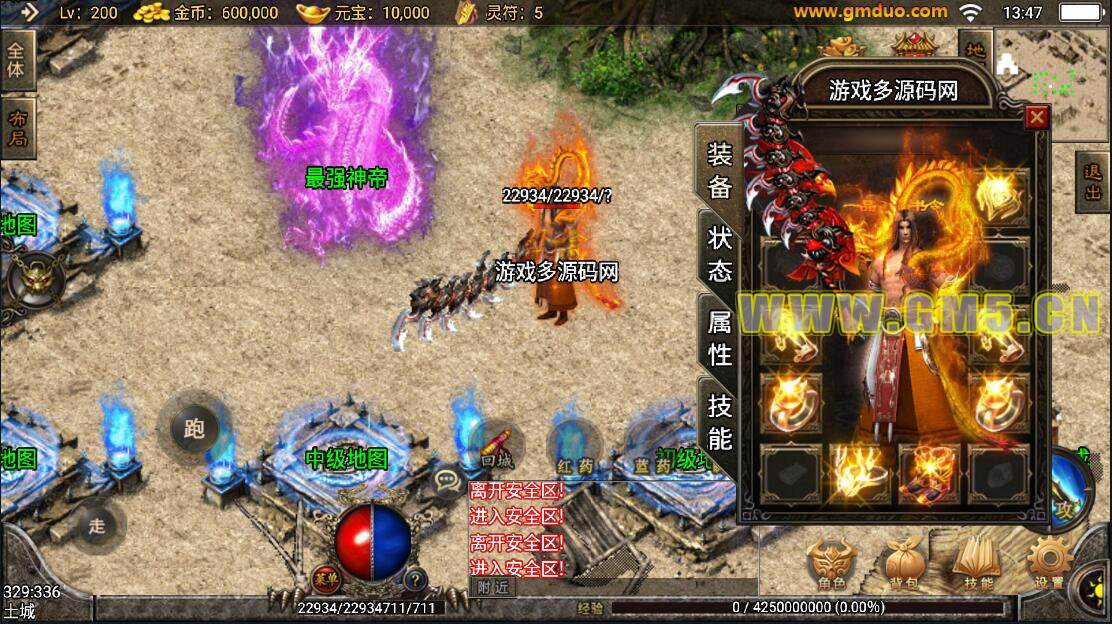Image resolution: width=1112 pixels, height=624 pixels.
Task: Click the 菜单 menu button
Action: [325, 579]
